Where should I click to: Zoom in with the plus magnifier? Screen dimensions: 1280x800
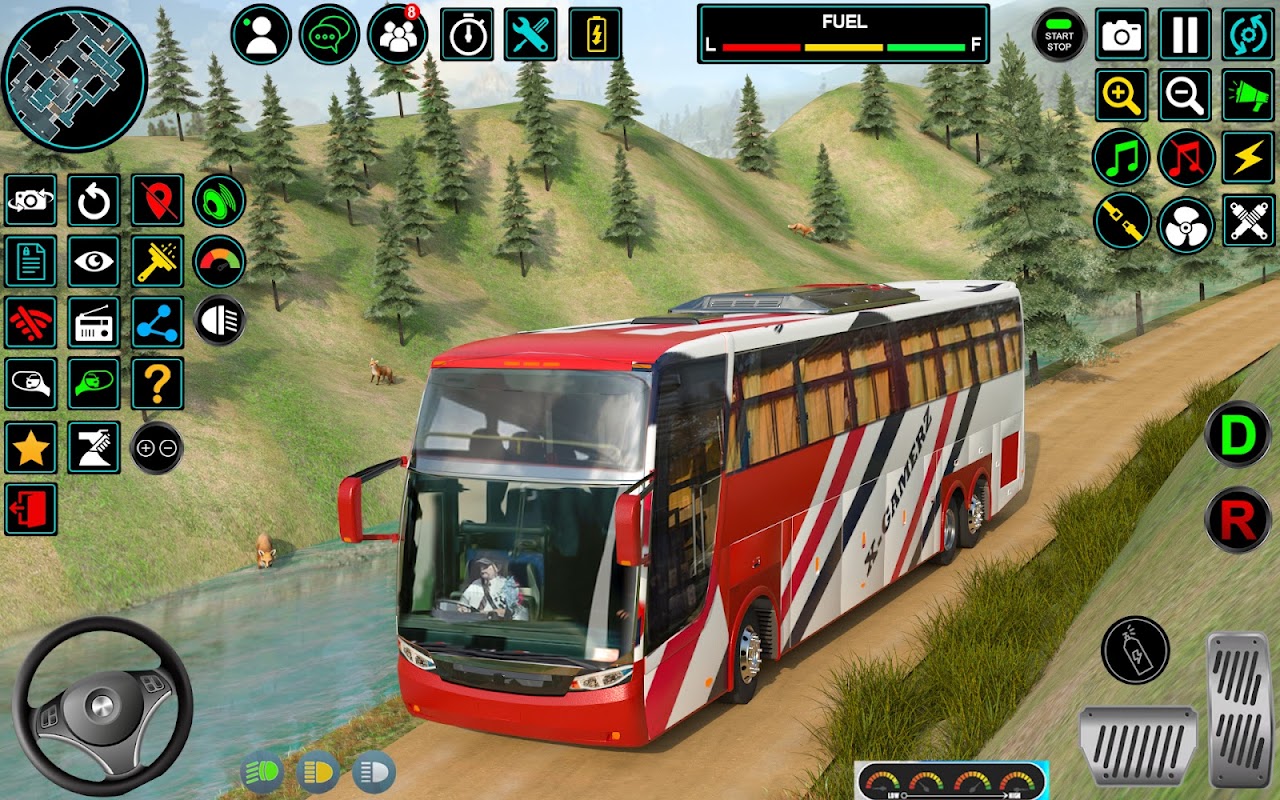[x=1121, y=96]
